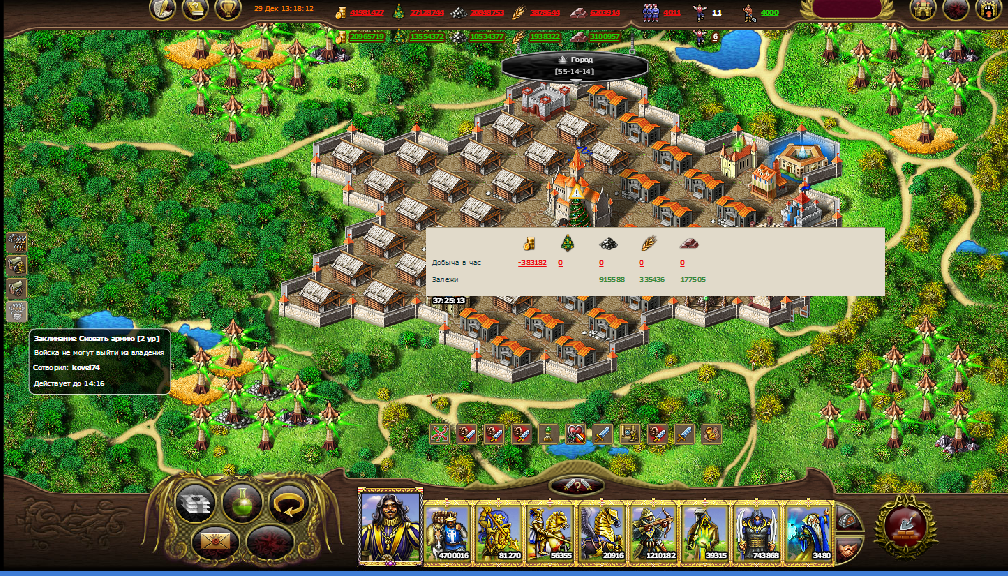Open the gold trophy cup menu

click(x=229, y=10)
